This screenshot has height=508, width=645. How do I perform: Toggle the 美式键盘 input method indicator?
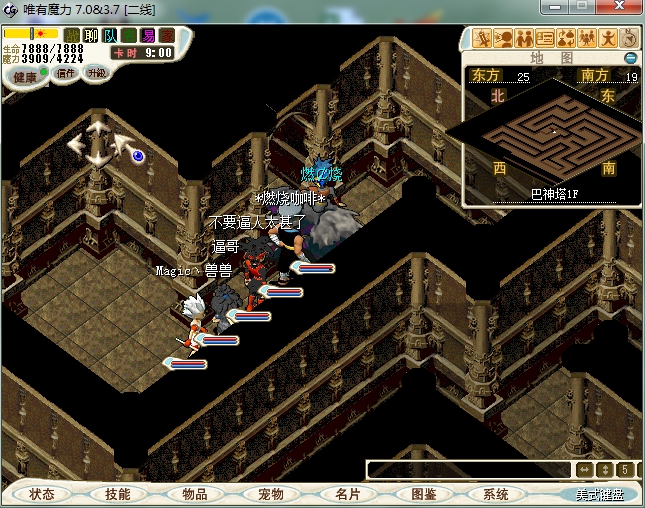tap(598, 494)
